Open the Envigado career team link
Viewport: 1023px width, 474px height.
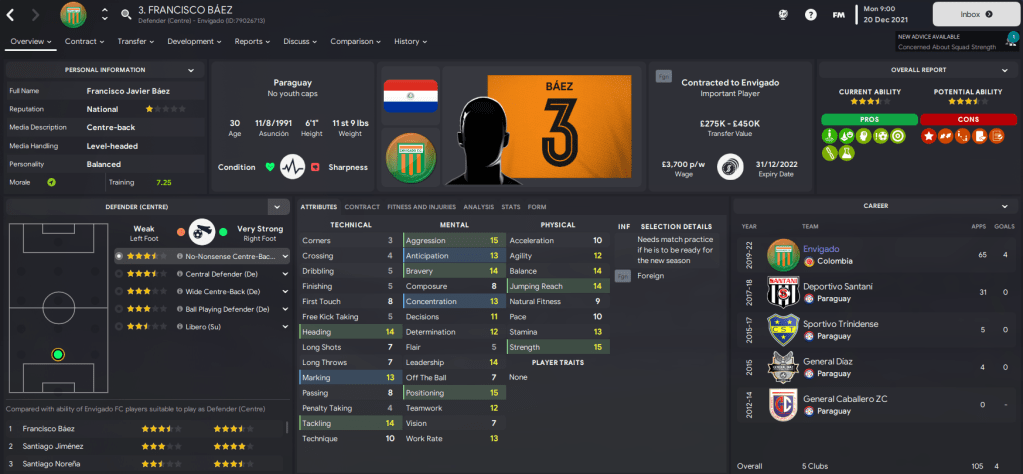coord(821,248)
